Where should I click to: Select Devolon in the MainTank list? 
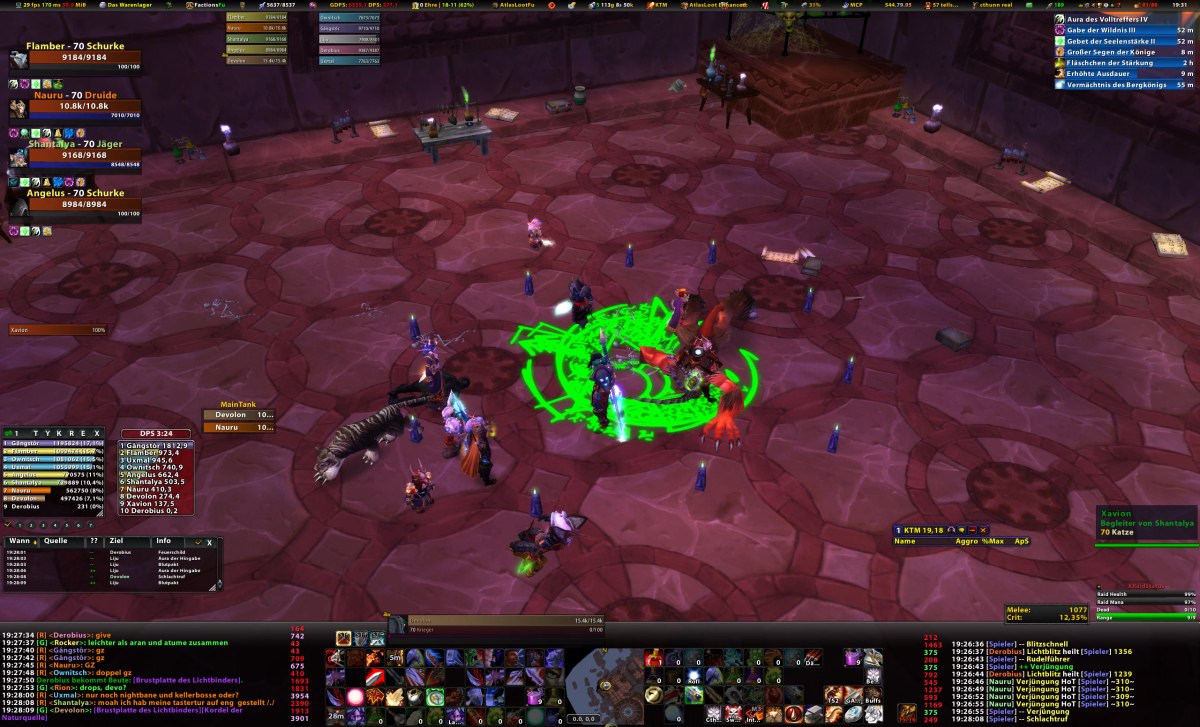(x=239, y=414)
